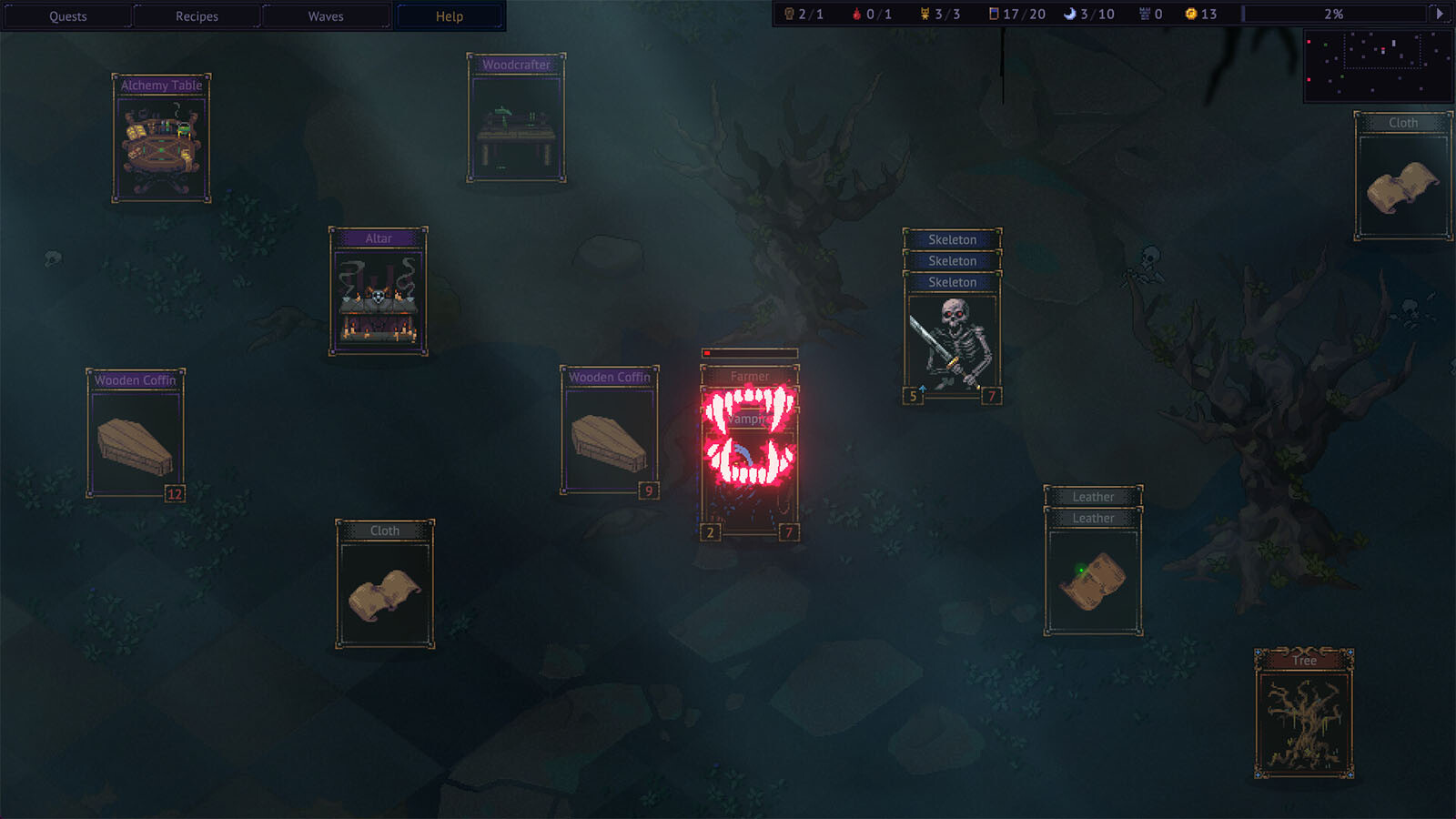Select the Tree card

(x=1304, y=714)
